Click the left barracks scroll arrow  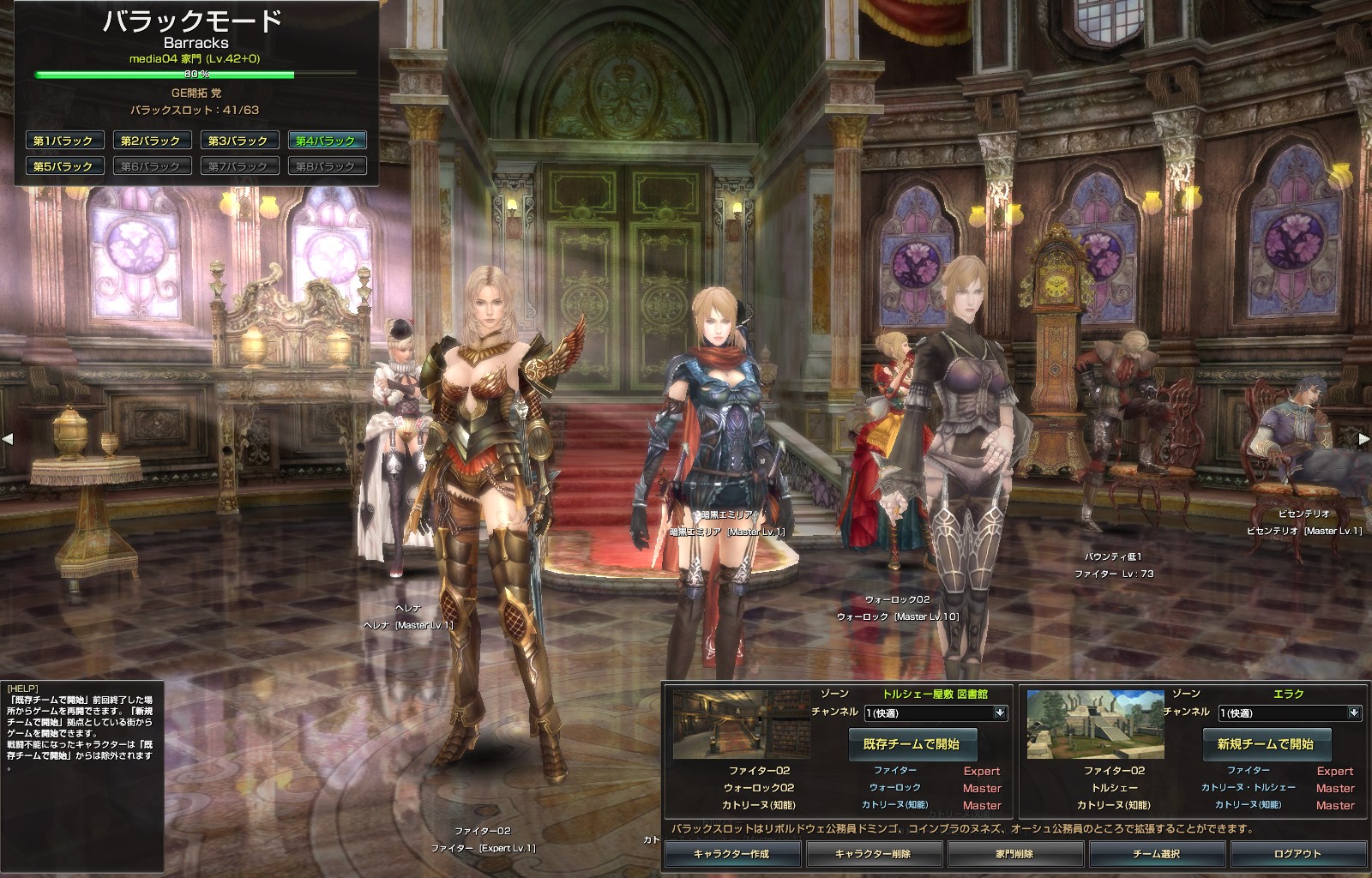8,439
